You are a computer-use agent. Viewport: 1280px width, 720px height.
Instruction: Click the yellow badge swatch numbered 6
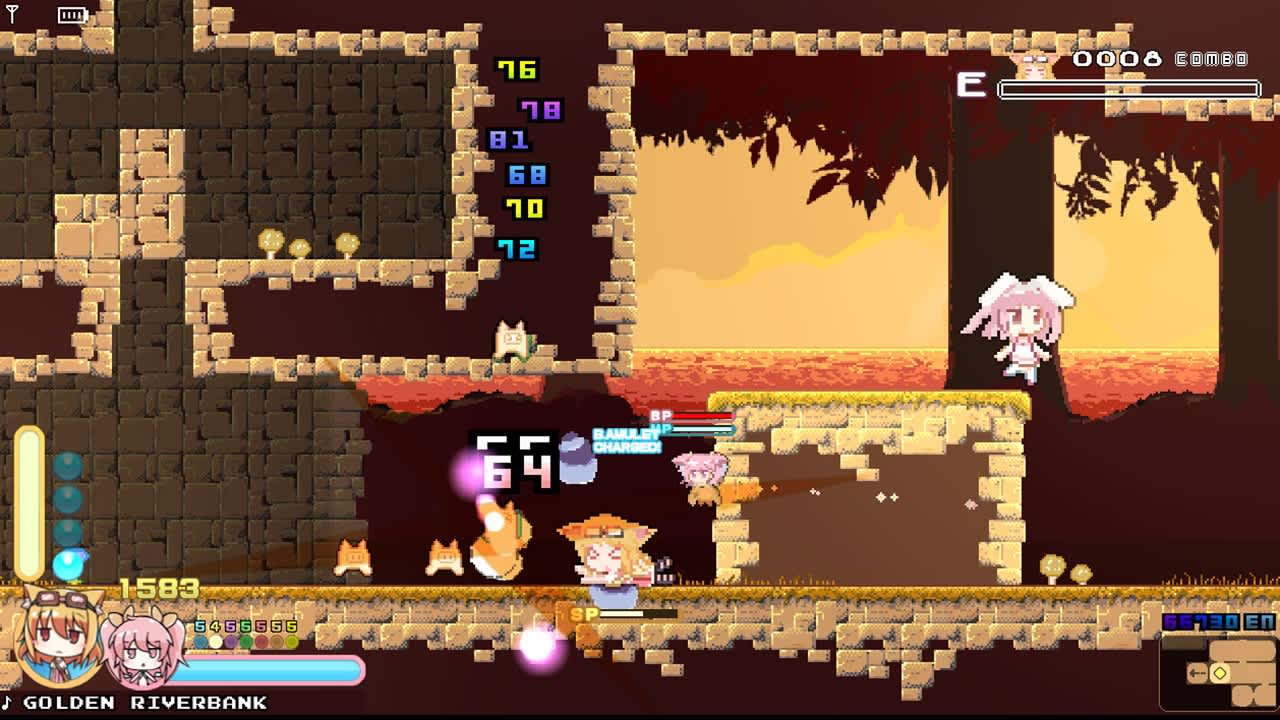pyautogui.click(x=289, y=626)
